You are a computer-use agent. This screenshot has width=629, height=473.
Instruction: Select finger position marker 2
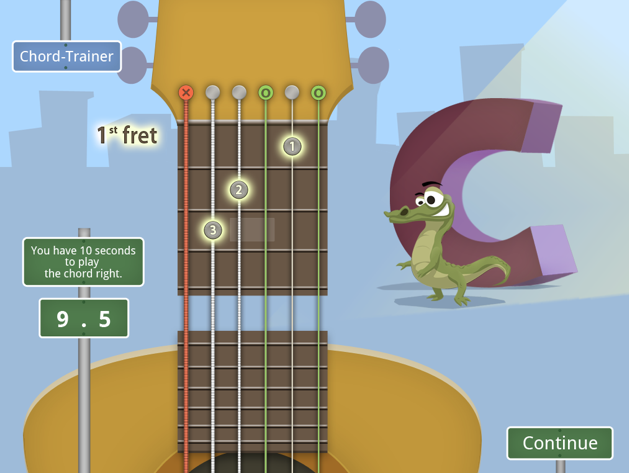pos(238,189)
